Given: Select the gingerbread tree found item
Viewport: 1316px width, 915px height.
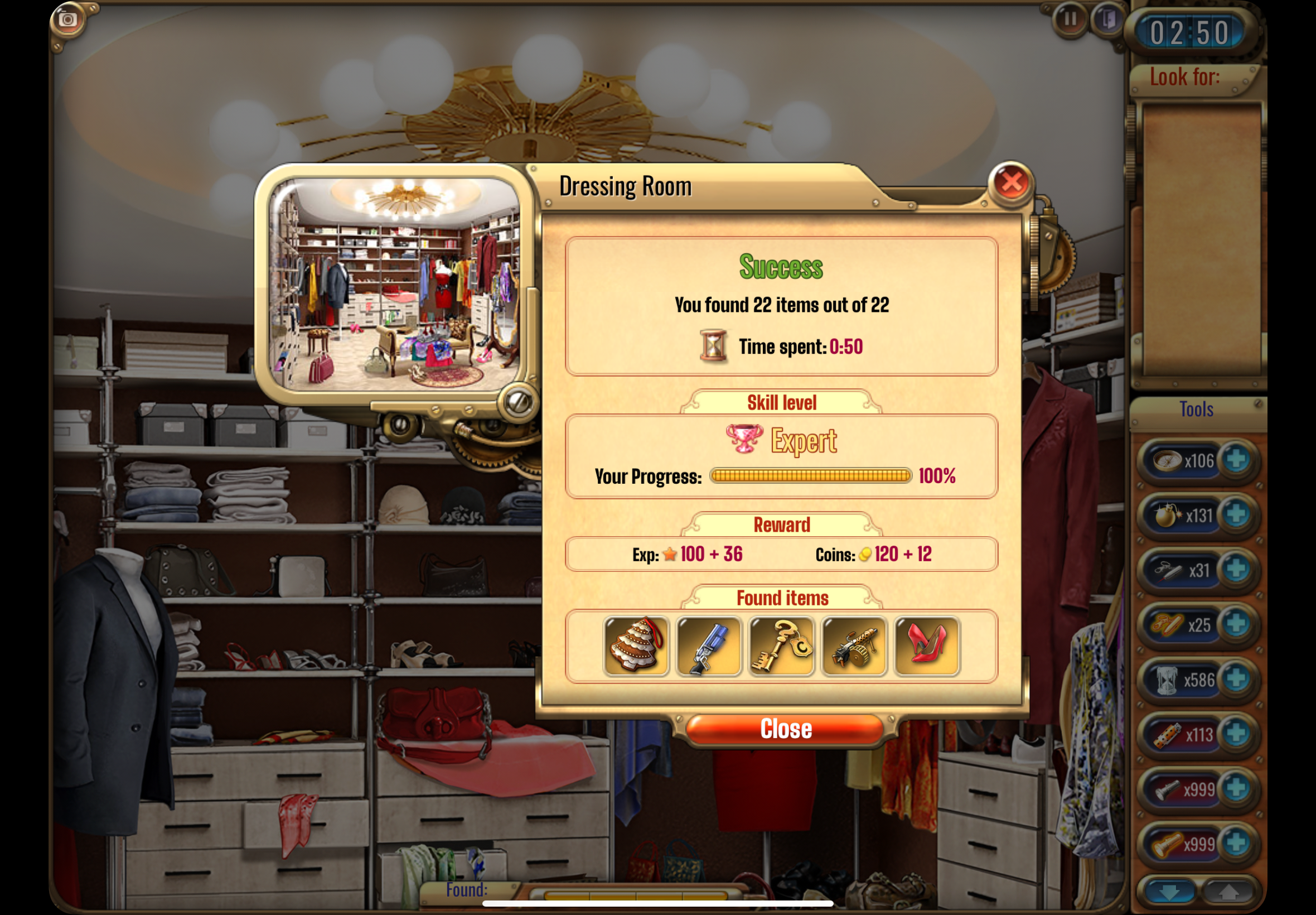Looking at the screenshot, I should tap(636, 646).
